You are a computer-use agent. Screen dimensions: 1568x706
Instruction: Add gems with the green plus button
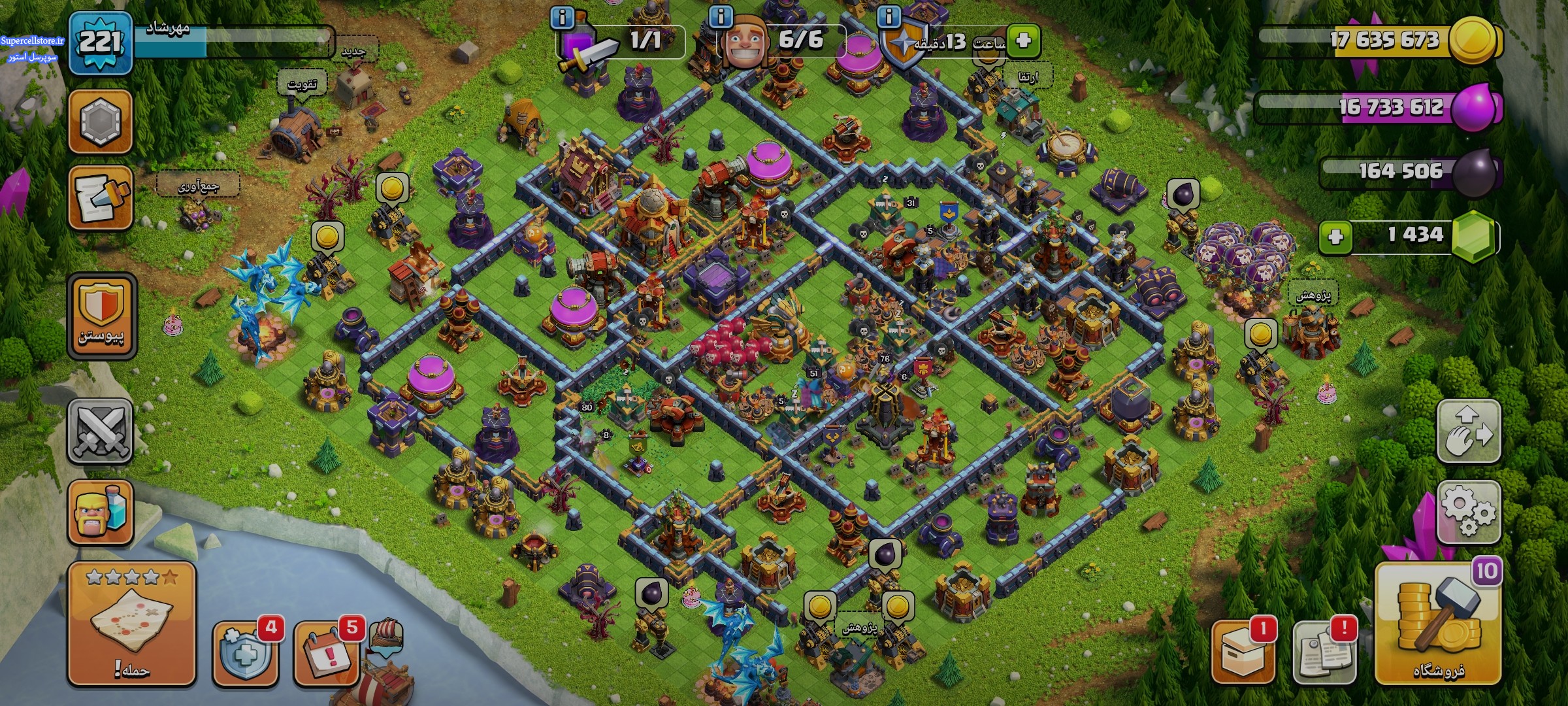[x=1335, y=235]
